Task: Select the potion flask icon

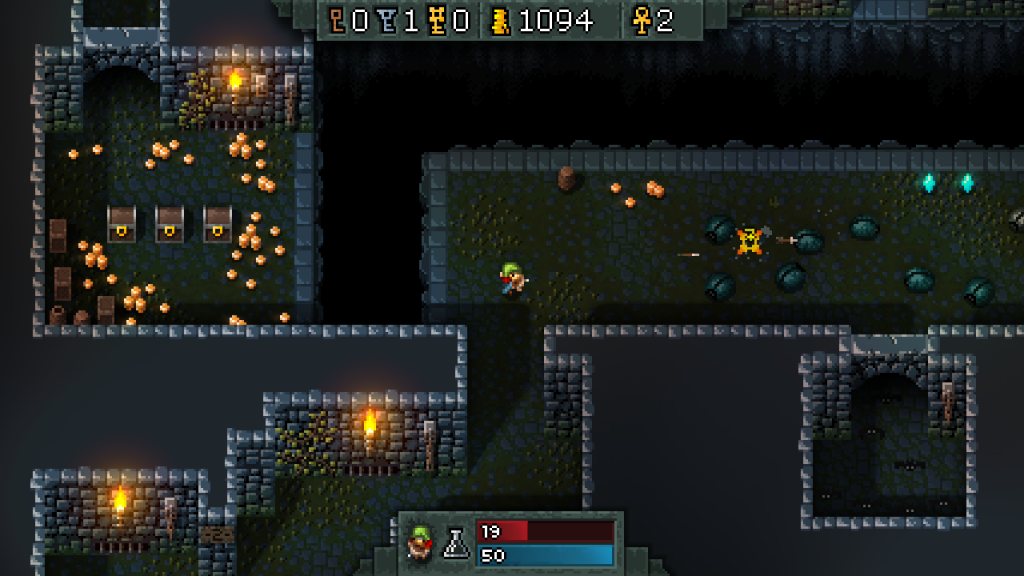Action: pos(456,543)
